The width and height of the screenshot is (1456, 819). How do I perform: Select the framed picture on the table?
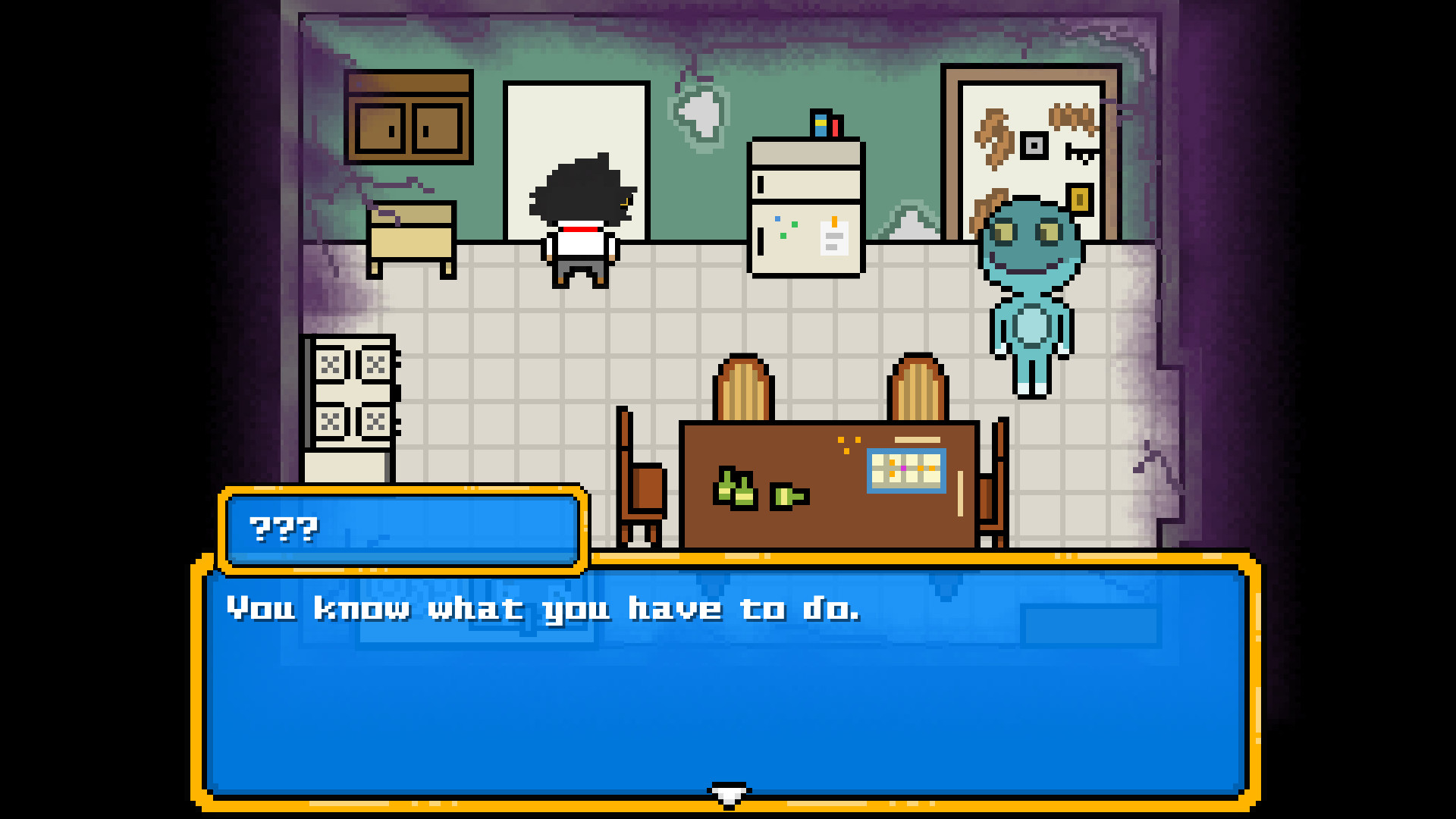(x=905, y=469)
